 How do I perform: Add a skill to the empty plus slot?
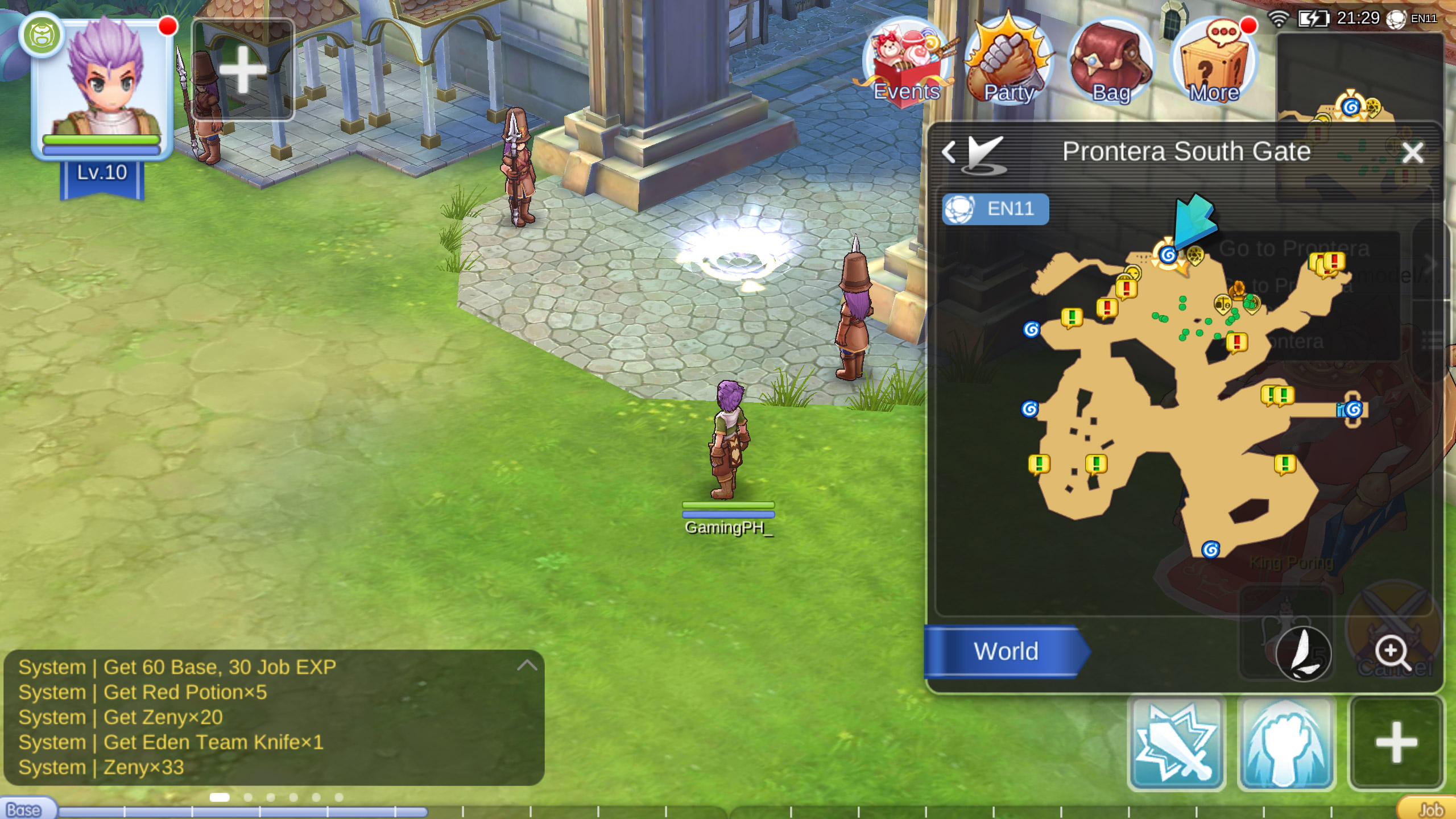point(1396,742)
